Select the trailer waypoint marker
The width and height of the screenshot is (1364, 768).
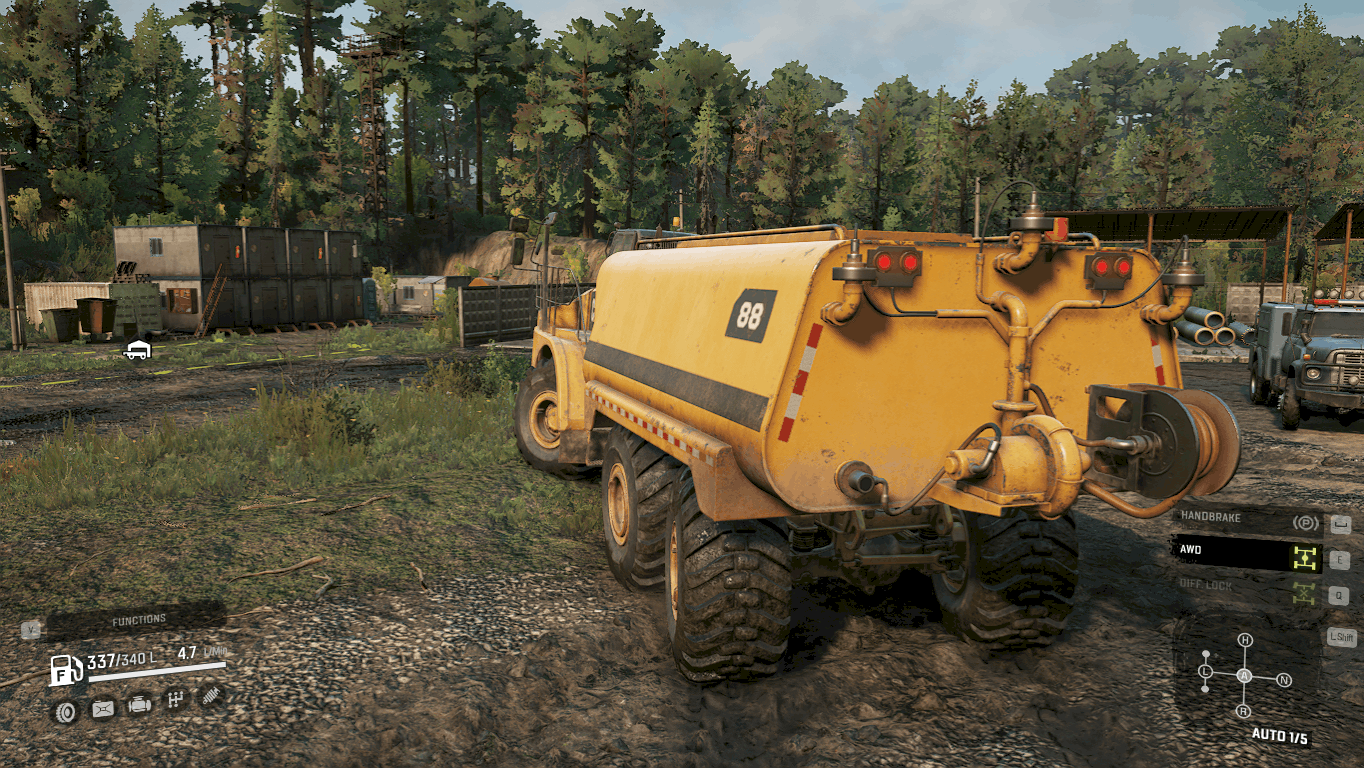(x=137, y=349)
